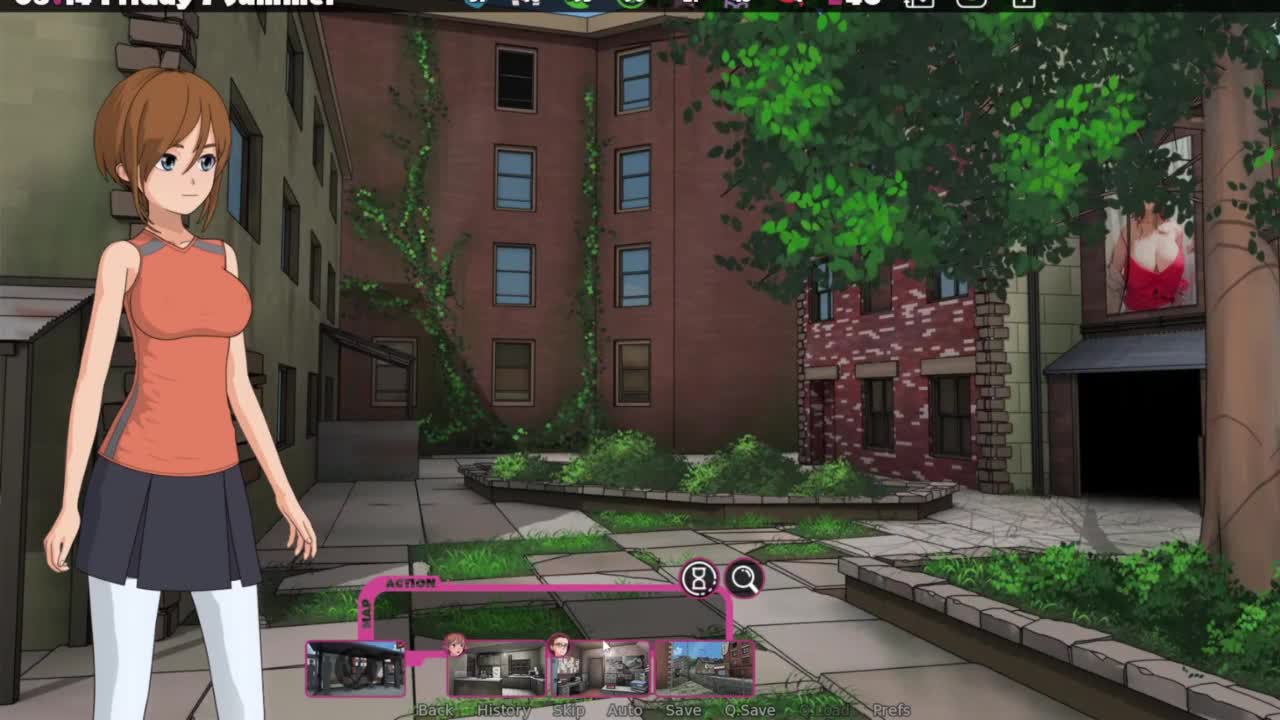The height and width of the screenshot is (720, 1280).
Task: Activate Skip mode
Action: pyautogui.click(x=568, y=710)
